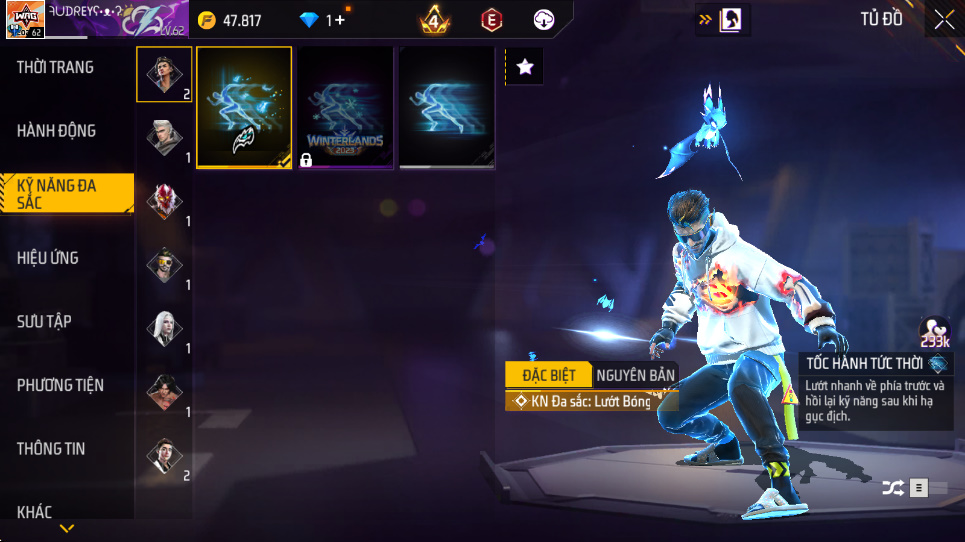Switch to the NGUYÊN BẢN tab
This screenshot has height=542, width=965.
tap(635, 375)
